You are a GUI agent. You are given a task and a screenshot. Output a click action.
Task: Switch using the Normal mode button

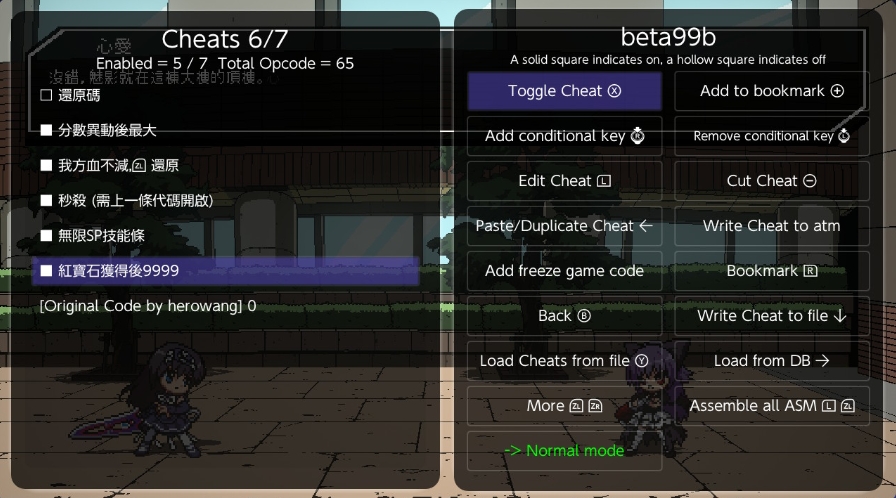point(564,451)
